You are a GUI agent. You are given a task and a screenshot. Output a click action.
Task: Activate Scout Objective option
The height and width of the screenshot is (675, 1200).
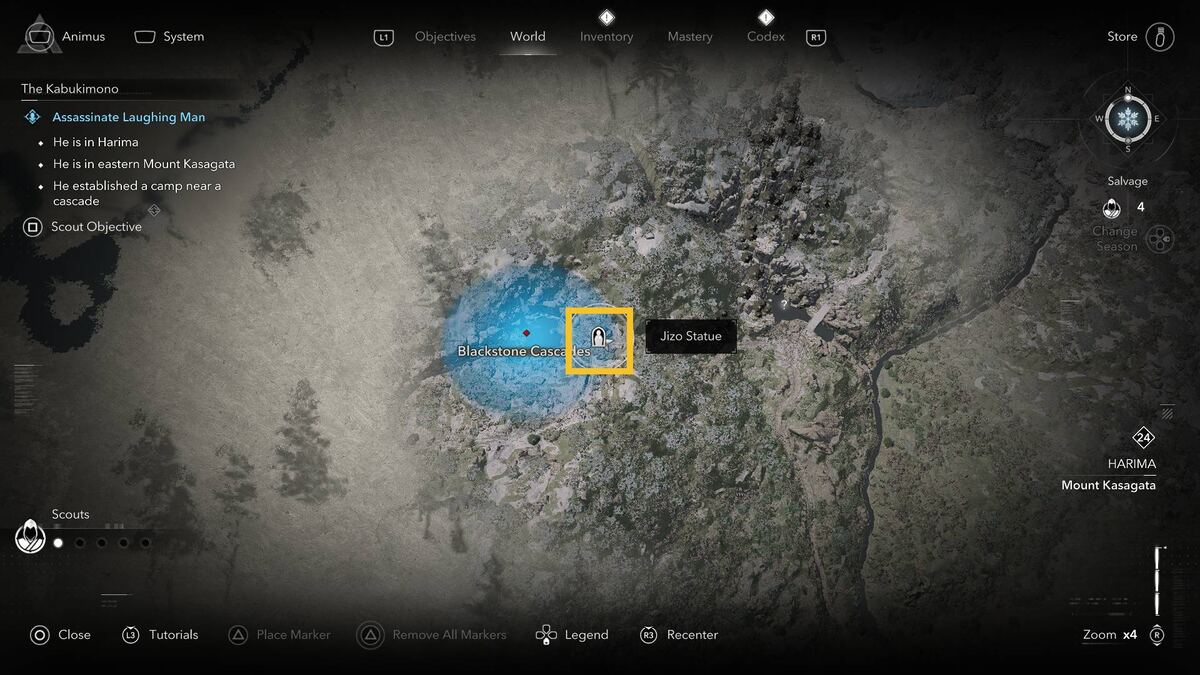click(x=84, y=227)
